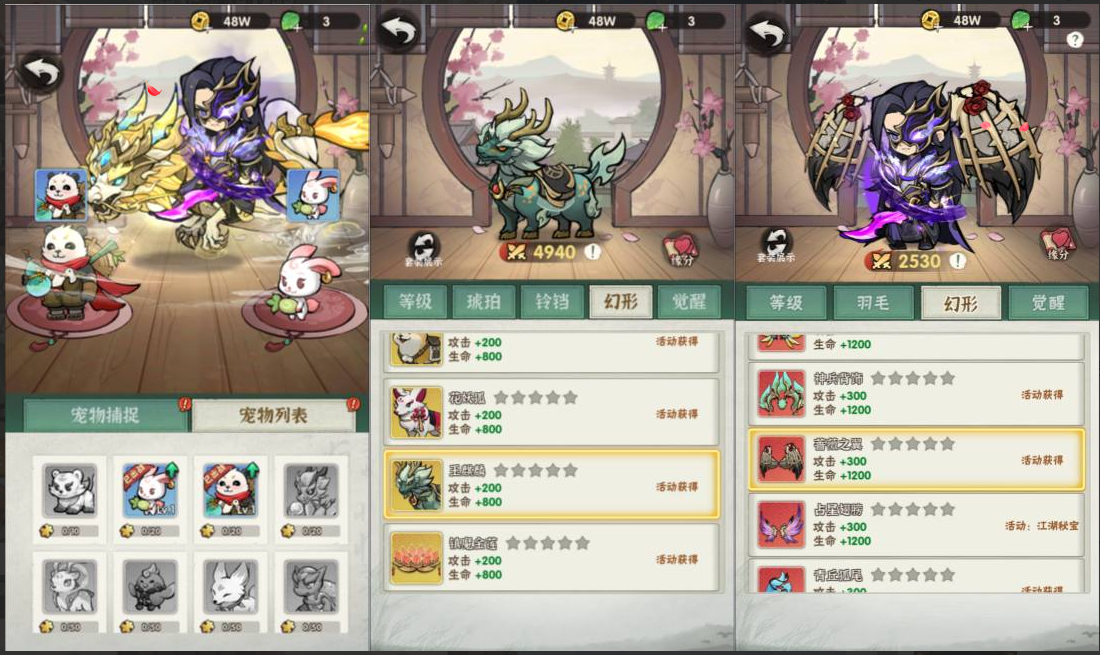Choose the locked grey fox pet slot
Screen dimensions: 1100x655
pos(232,586)
